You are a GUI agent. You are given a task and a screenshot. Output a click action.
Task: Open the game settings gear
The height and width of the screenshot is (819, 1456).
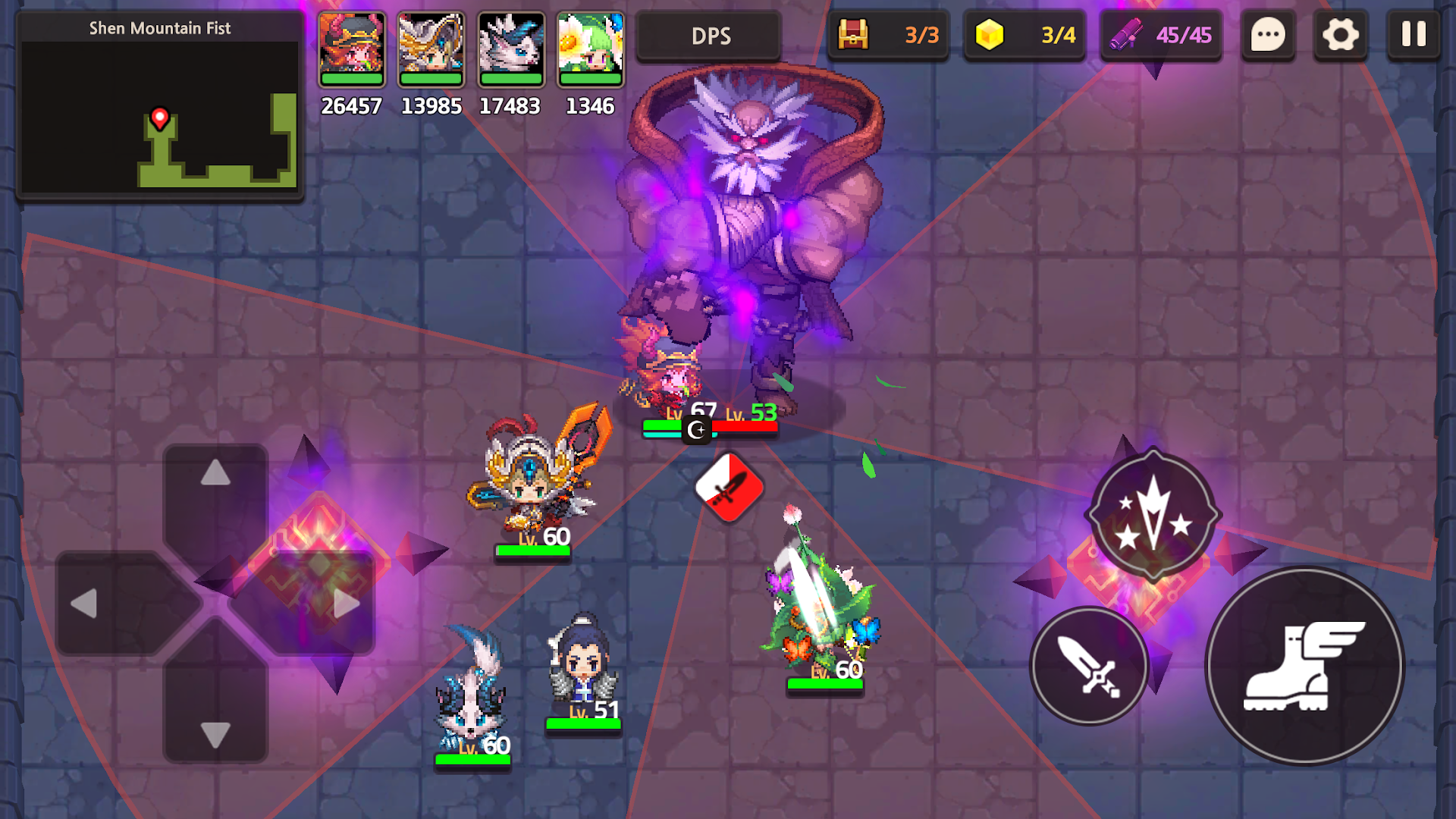click(x=1341, y=35)
